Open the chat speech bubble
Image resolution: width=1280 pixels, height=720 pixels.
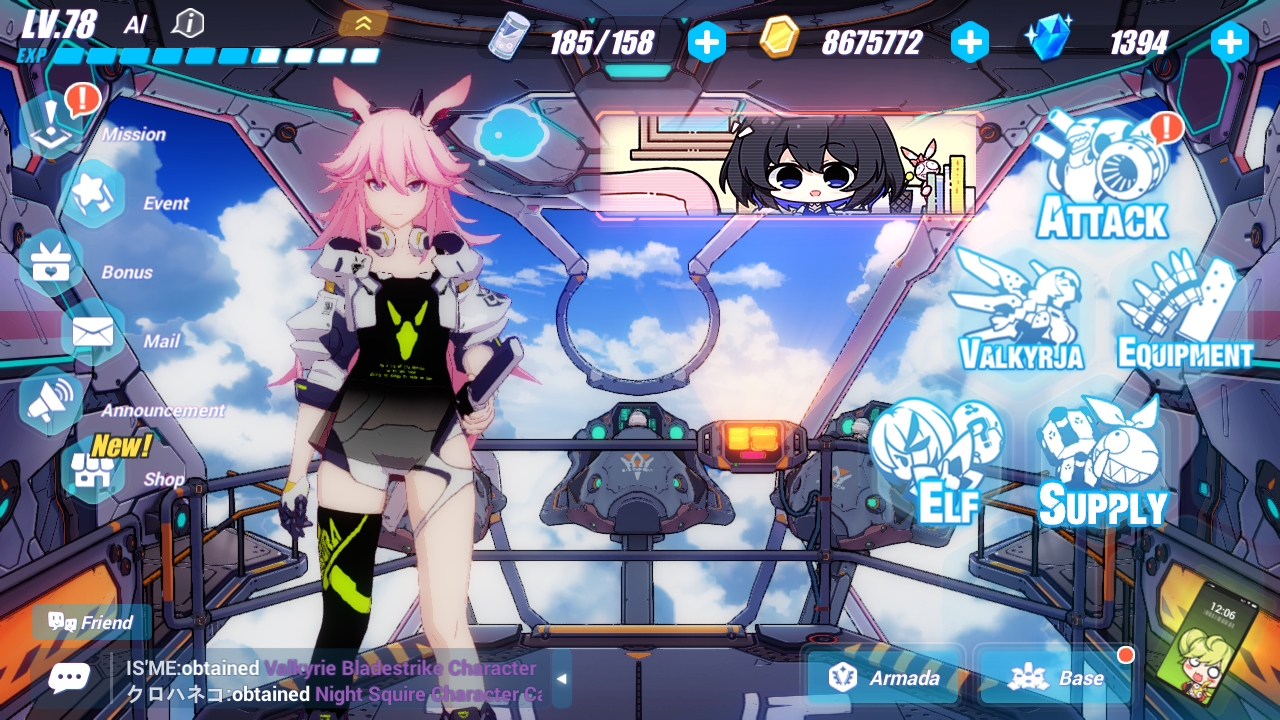(68, 679)
